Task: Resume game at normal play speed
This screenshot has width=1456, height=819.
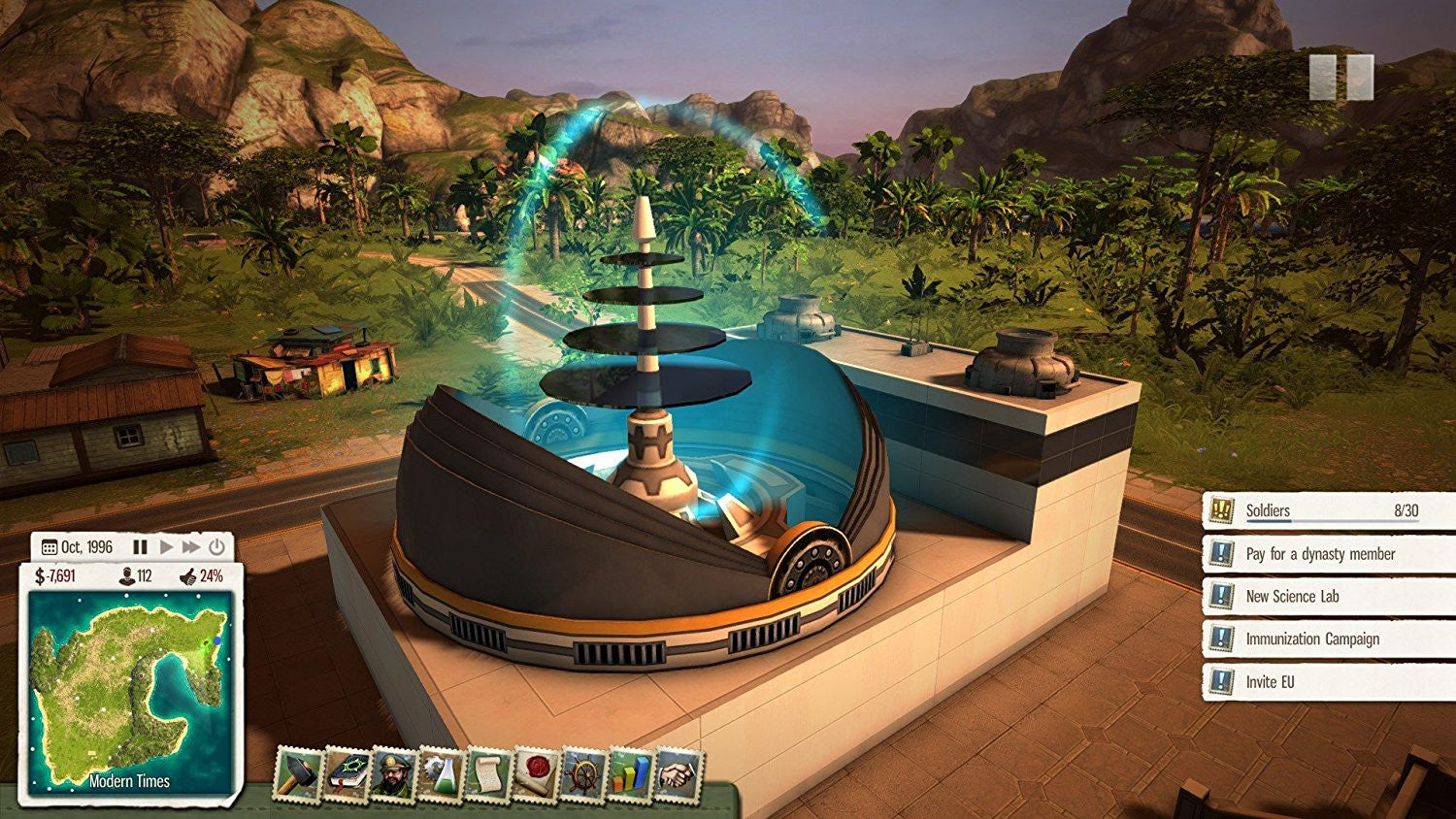Action: coord(167,546)
